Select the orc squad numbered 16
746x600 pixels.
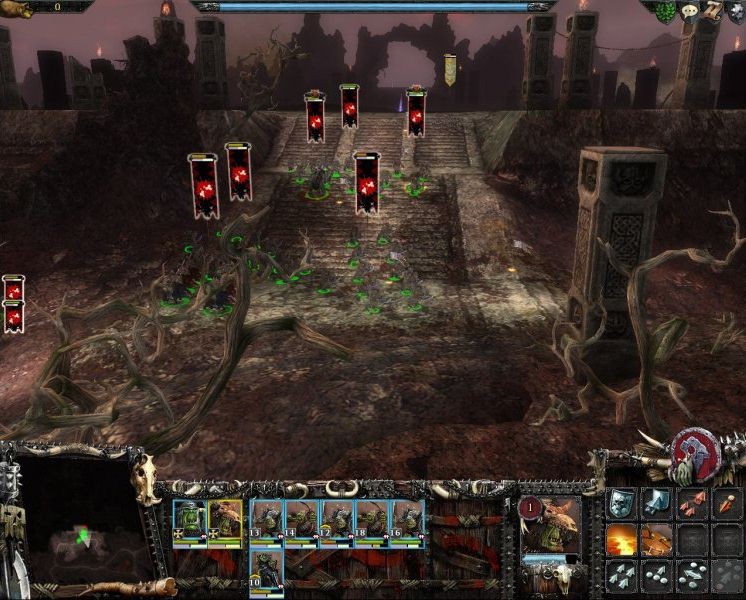[x=407, y=520]
